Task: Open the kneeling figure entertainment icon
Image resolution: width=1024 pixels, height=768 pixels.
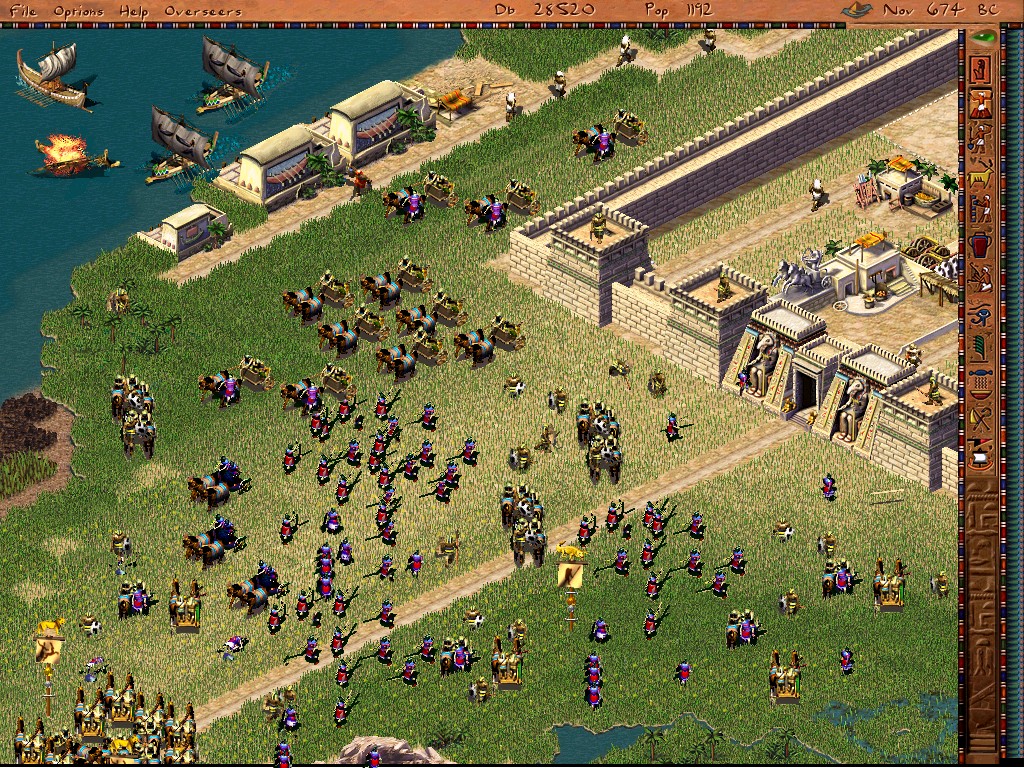Action: tap(982, 279)
